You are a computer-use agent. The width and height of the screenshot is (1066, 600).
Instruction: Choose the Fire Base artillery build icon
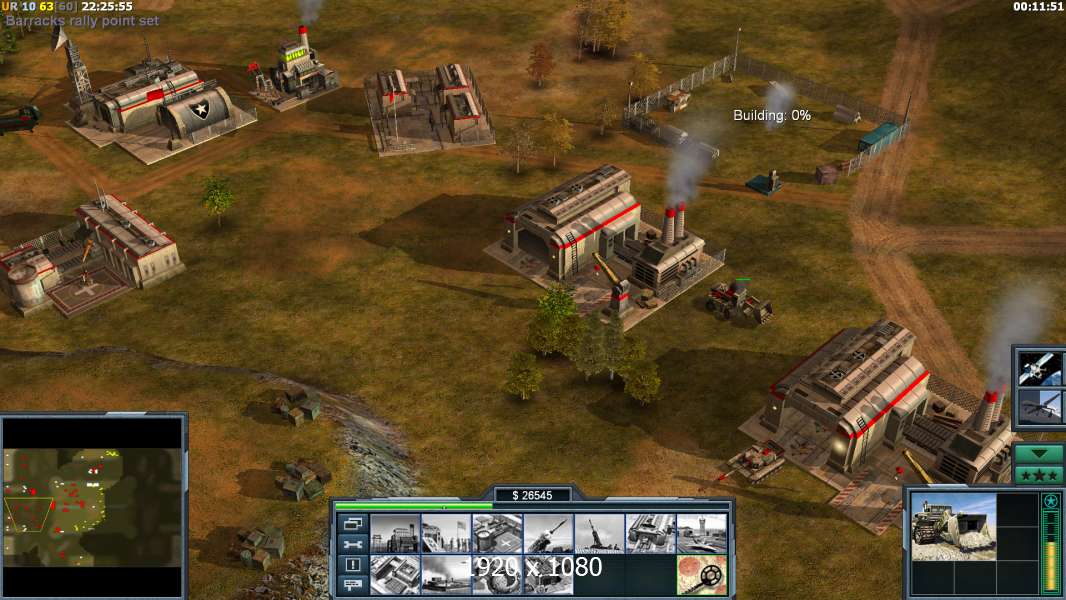click(599, 533)
